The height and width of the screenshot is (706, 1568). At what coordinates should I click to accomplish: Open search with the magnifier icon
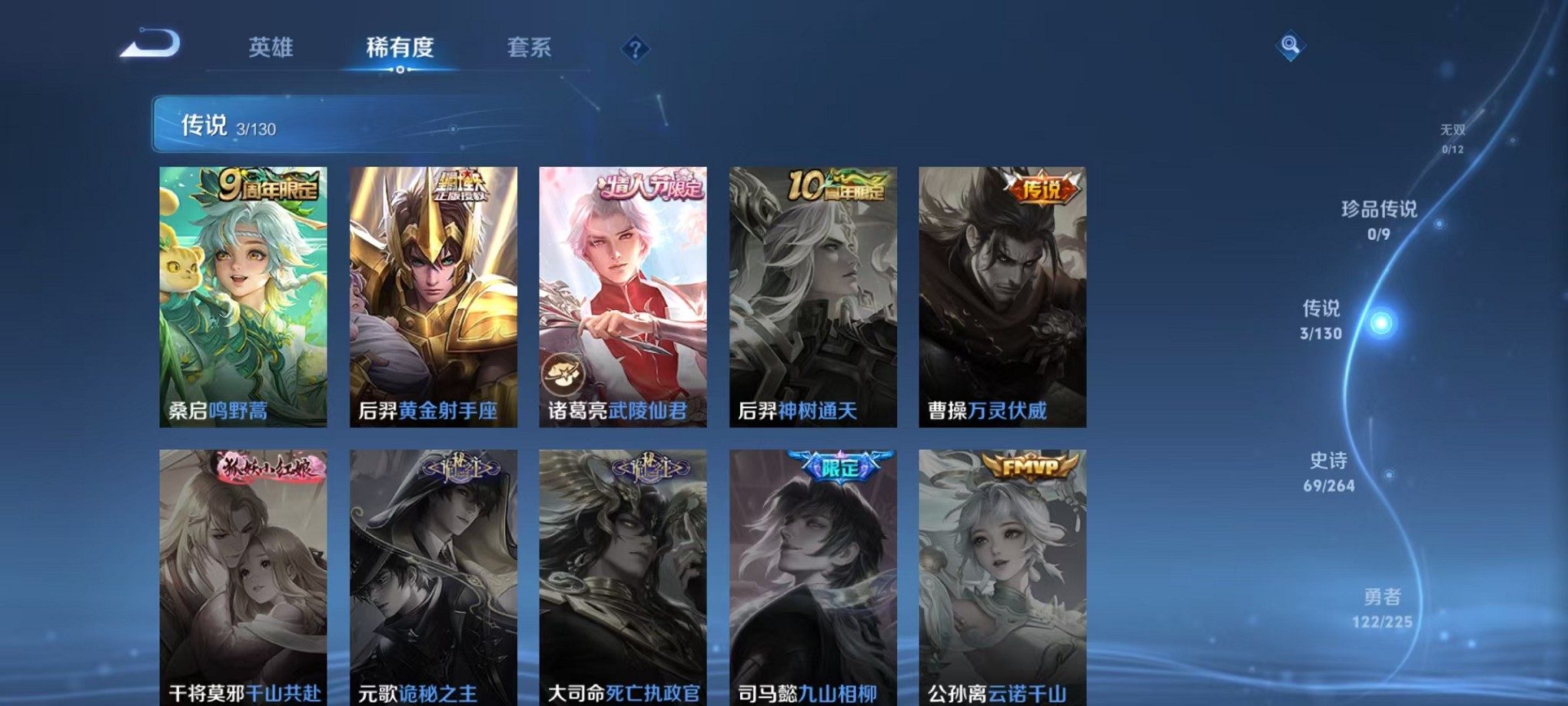(x=1288, y=46)
